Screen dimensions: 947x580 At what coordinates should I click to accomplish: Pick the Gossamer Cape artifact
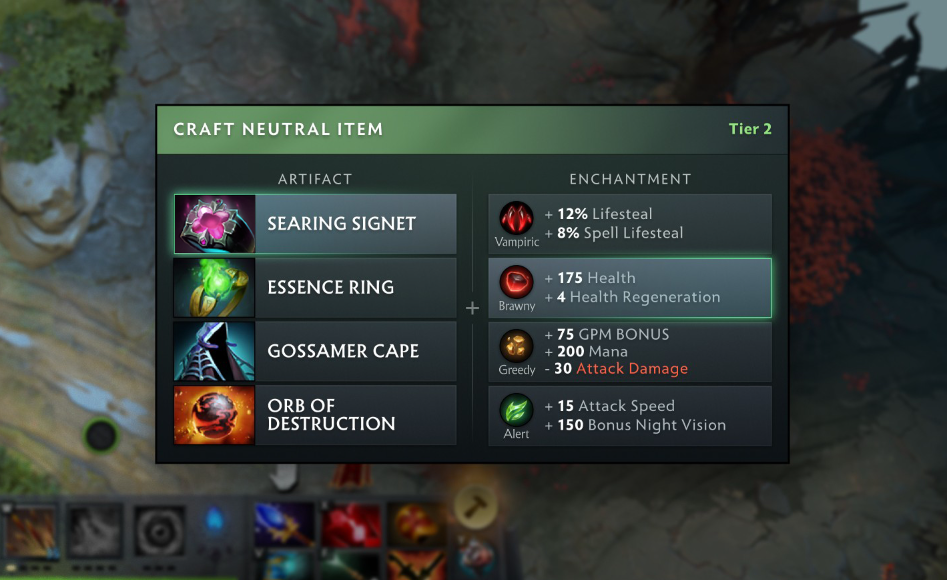click(315, 352)
